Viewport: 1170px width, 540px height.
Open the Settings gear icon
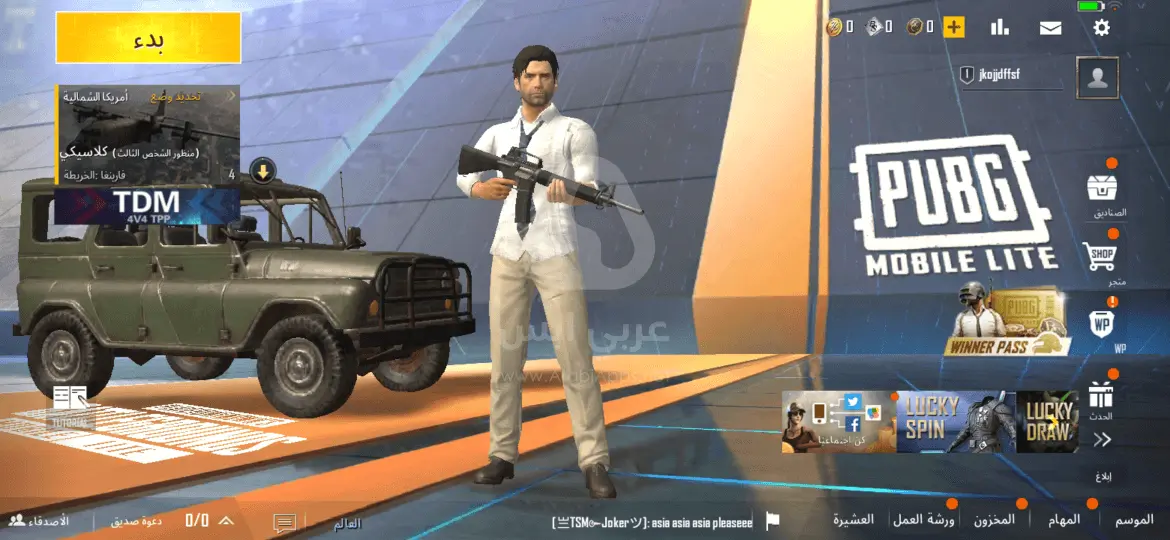(x=1101, y=27)
